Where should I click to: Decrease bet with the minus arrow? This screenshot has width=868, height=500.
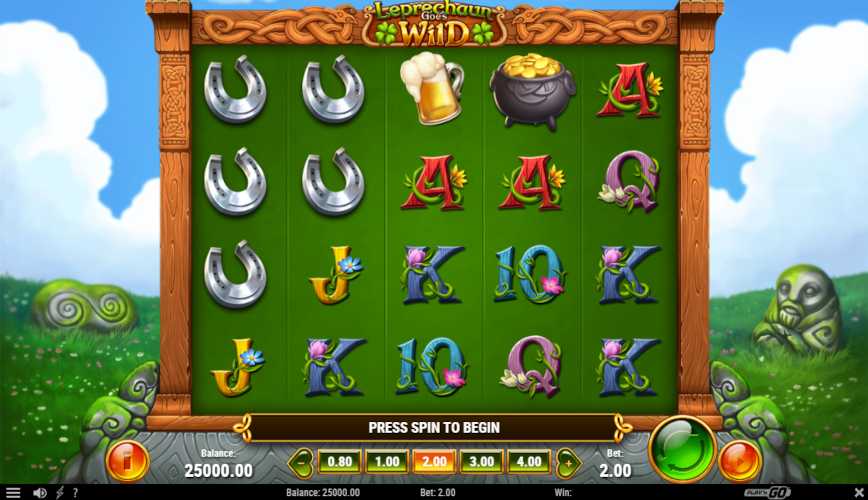(x=301, y=463)
